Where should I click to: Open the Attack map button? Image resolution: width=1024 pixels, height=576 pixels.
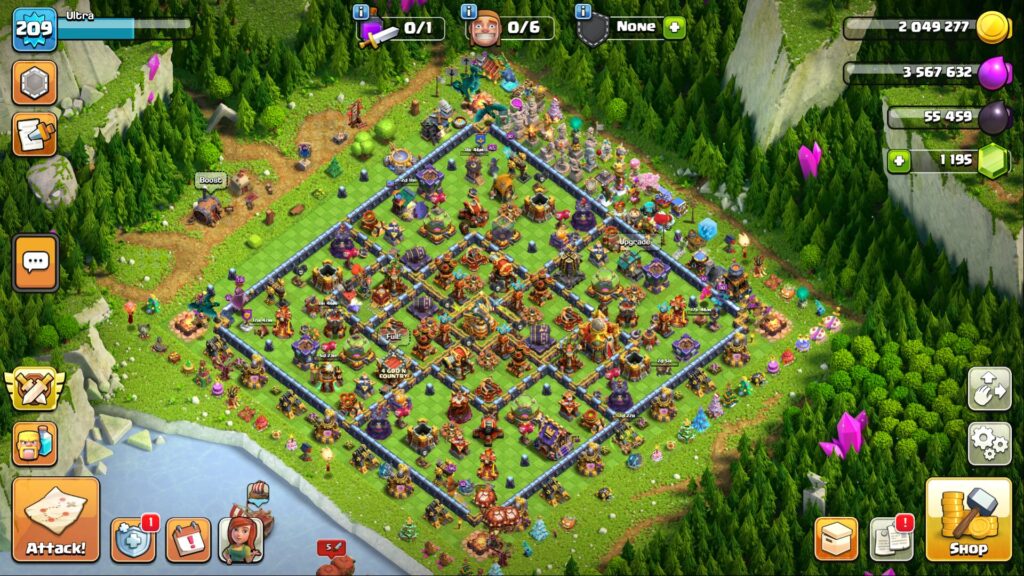tap(56, 518)
